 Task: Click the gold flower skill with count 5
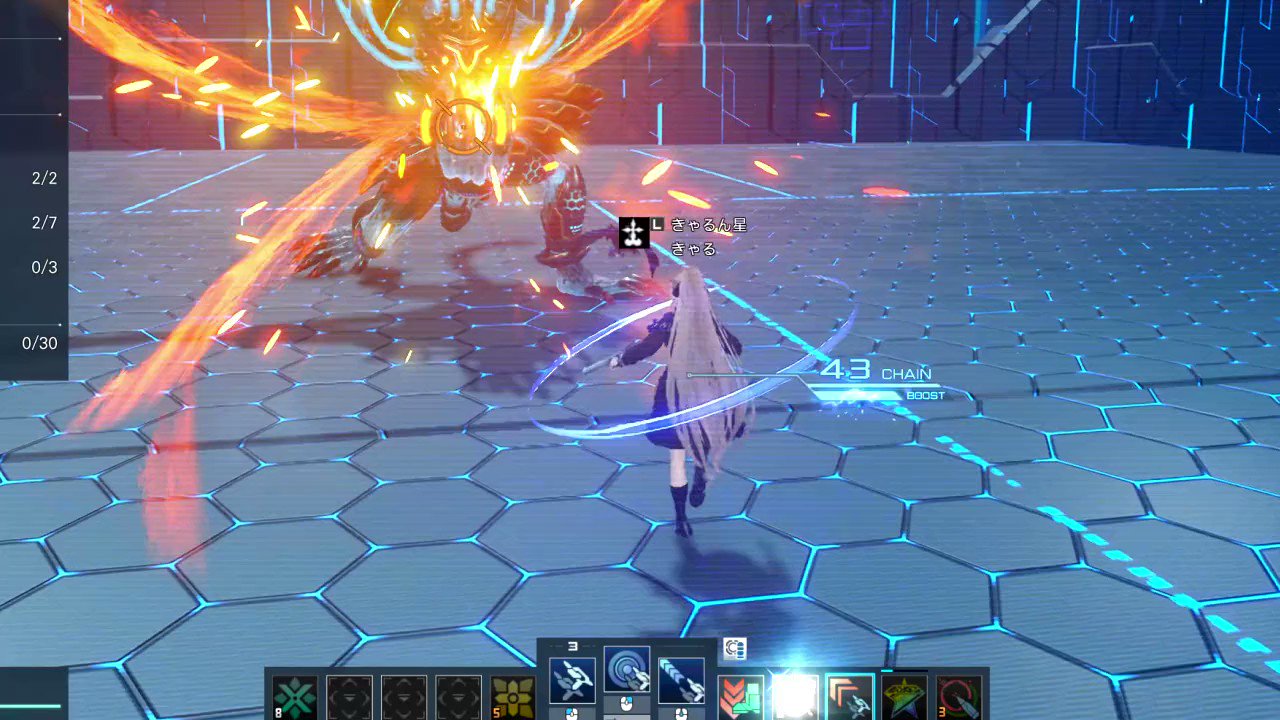click(x=513, y=697)
